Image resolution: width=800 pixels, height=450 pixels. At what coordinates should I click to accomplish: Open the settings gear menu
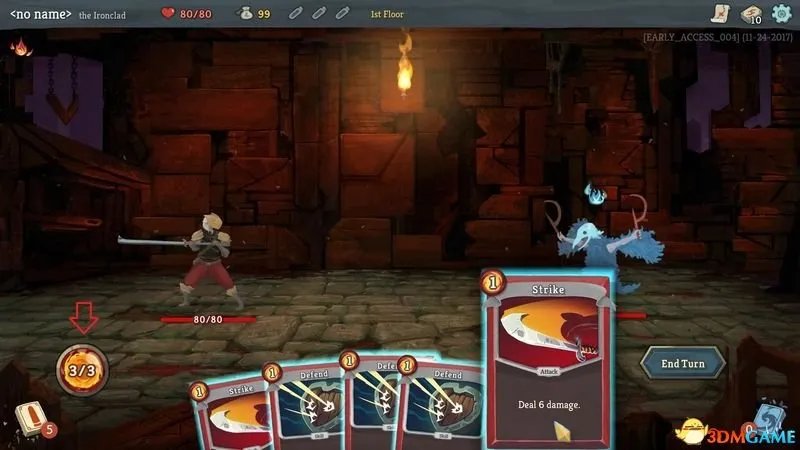pyautogui.click(x=781, y=13)
